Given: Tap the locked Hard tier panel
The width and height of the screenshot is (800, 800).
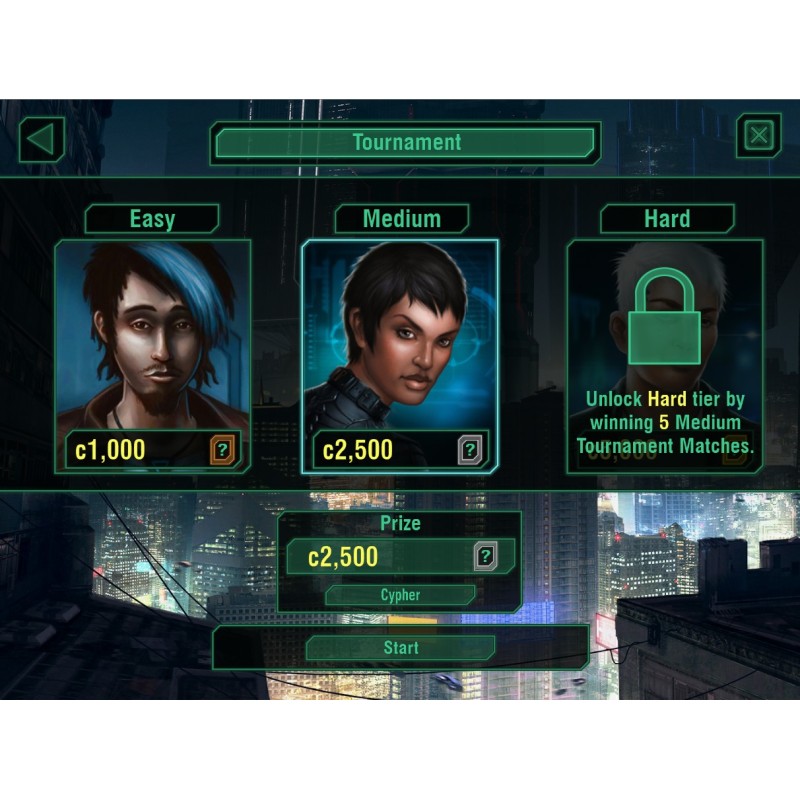Looking at the screenshot, I should pos(664,355).
